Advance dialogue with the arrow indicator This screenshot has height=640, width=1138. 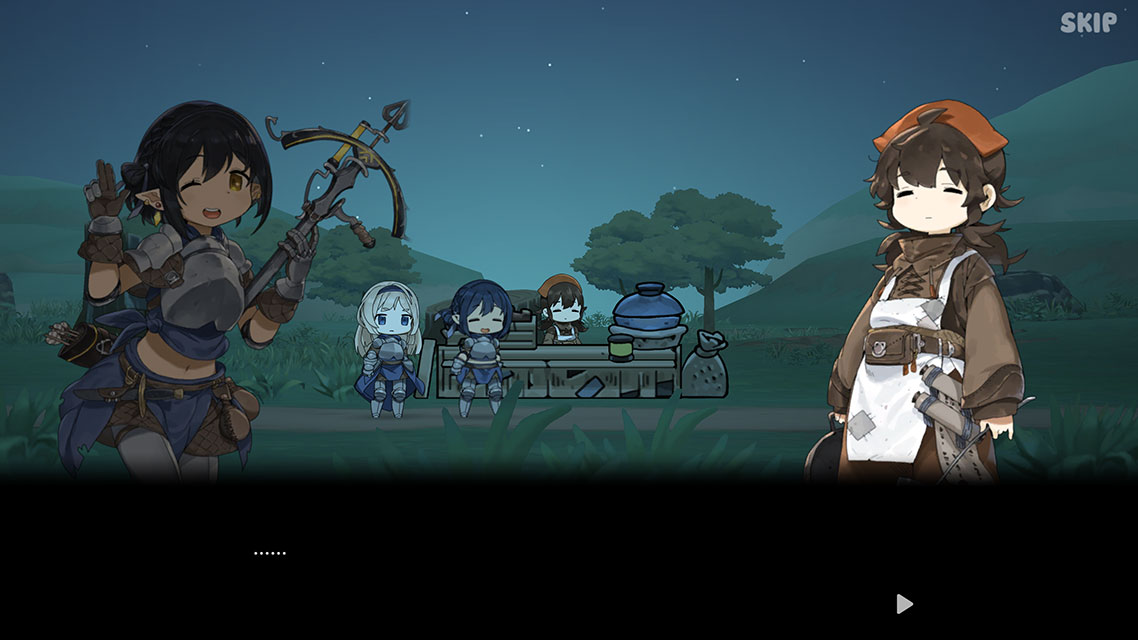(904, 603)
